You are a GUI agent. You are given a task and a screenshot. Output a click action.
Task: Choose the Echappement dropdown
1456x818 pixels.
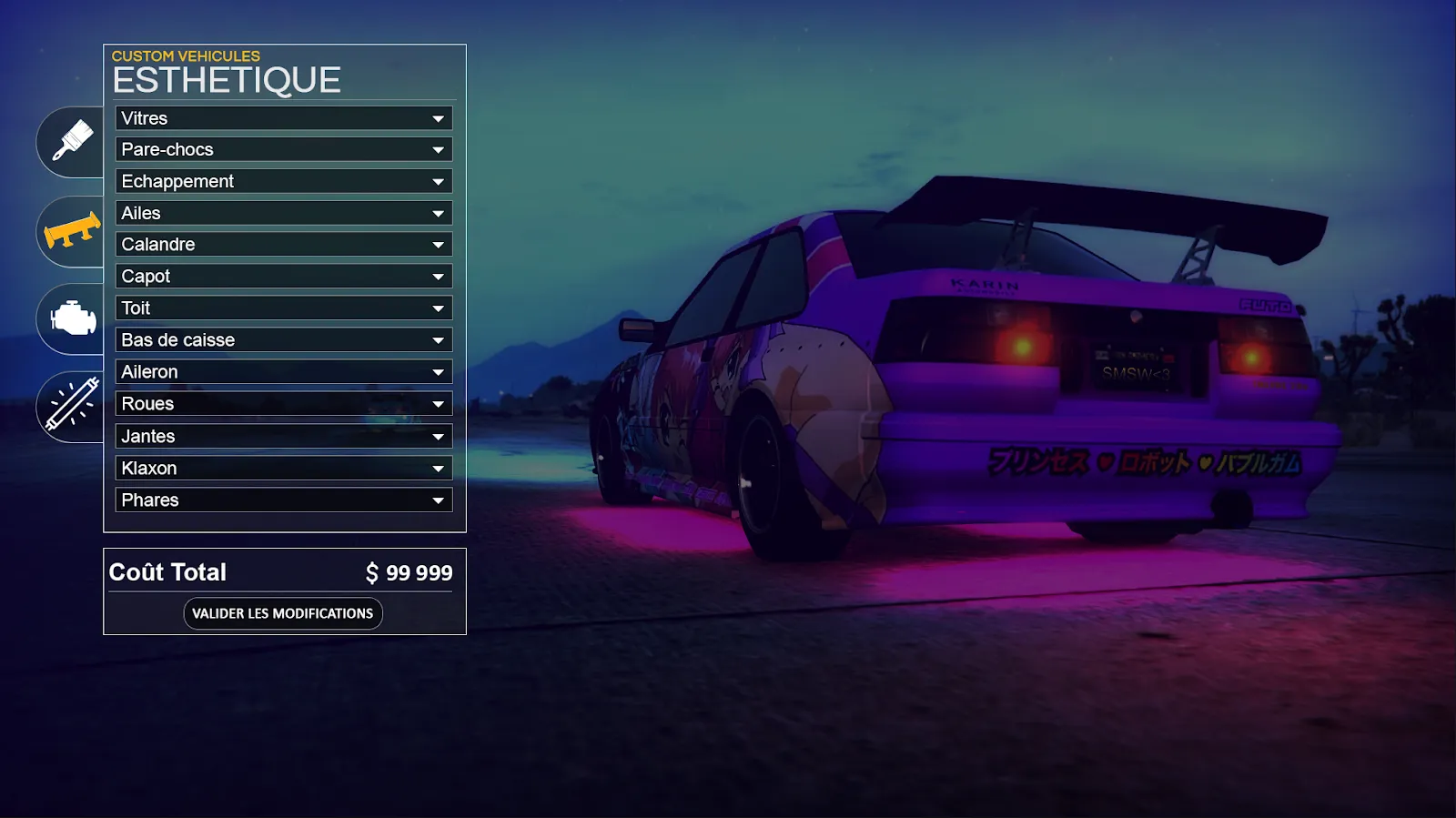pyautogui.click(x=284, y=181)
